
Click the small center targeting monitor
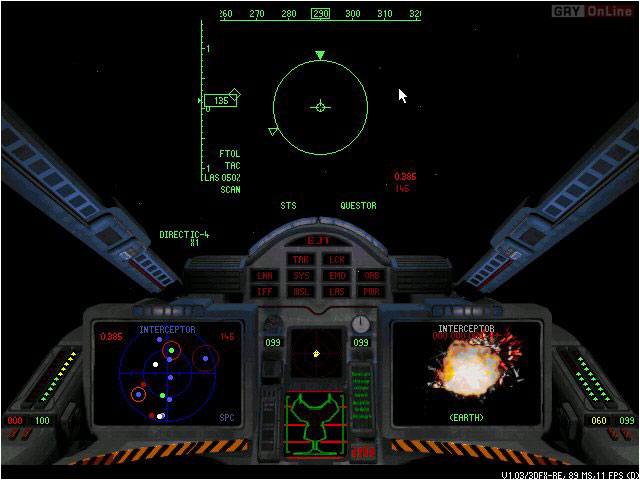point(318,352)
